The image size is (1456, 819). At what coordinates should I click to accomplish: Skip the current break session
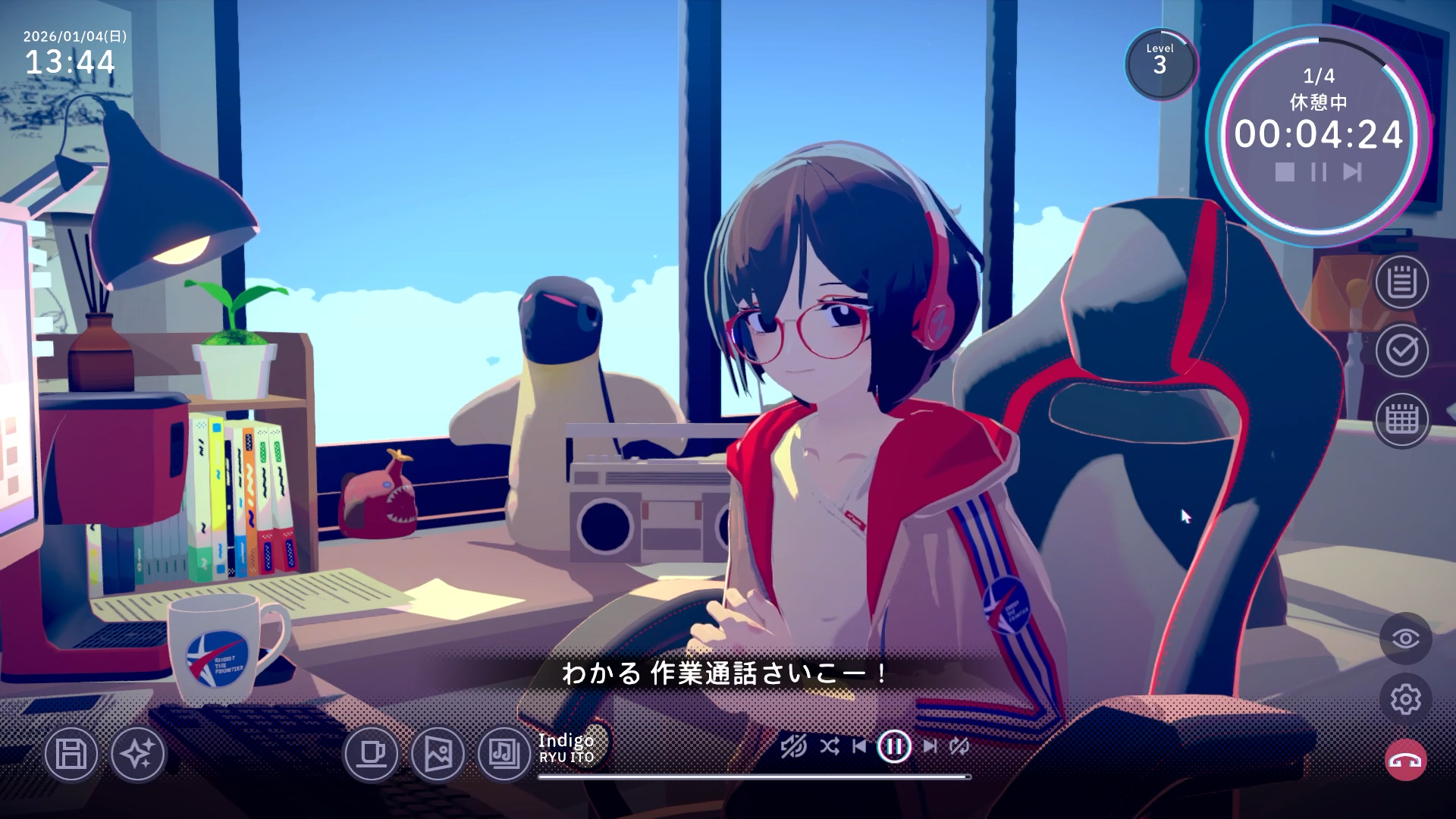point(1351,173)
